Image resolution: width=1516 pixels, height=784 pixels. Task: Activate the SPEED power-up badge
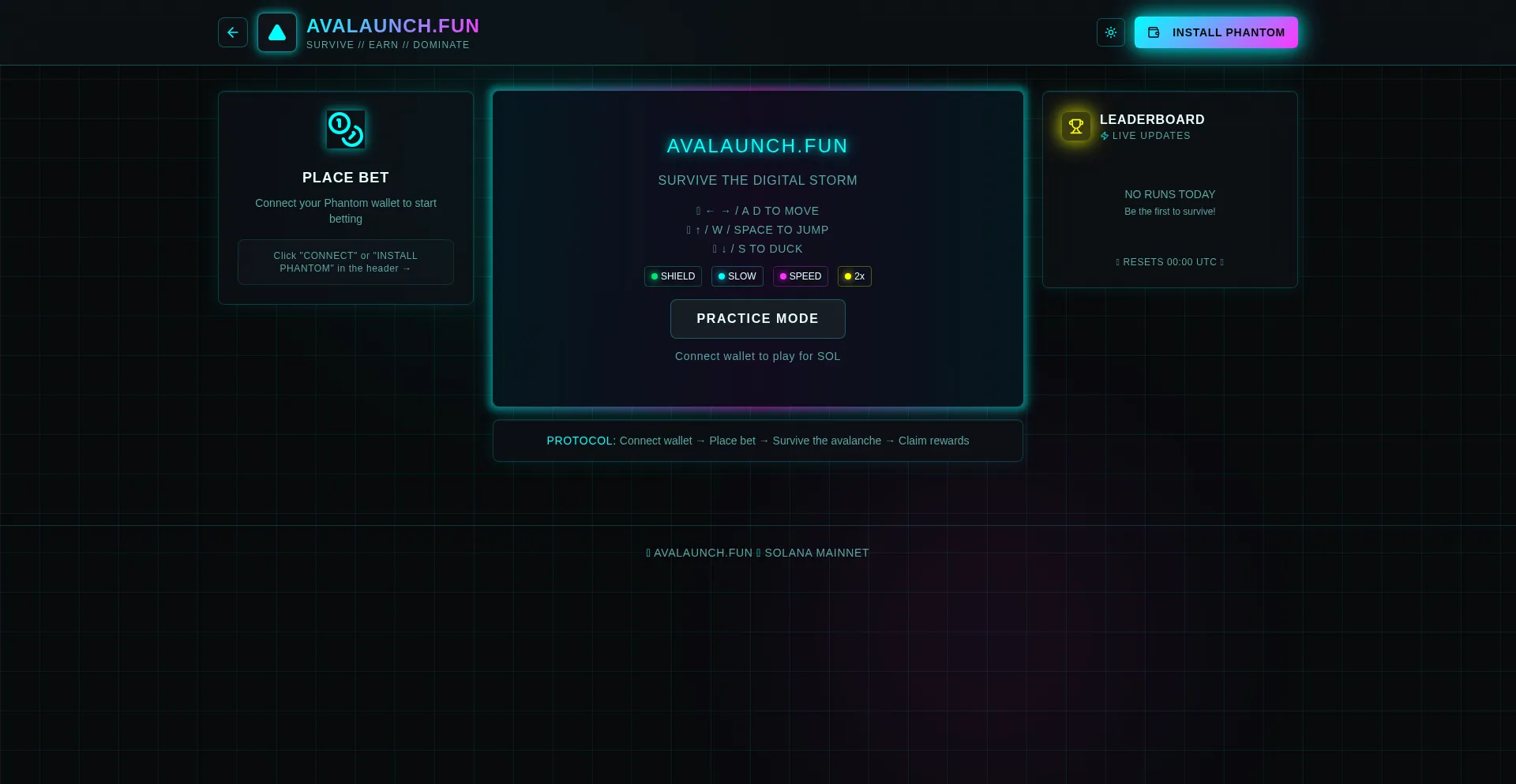800,276
